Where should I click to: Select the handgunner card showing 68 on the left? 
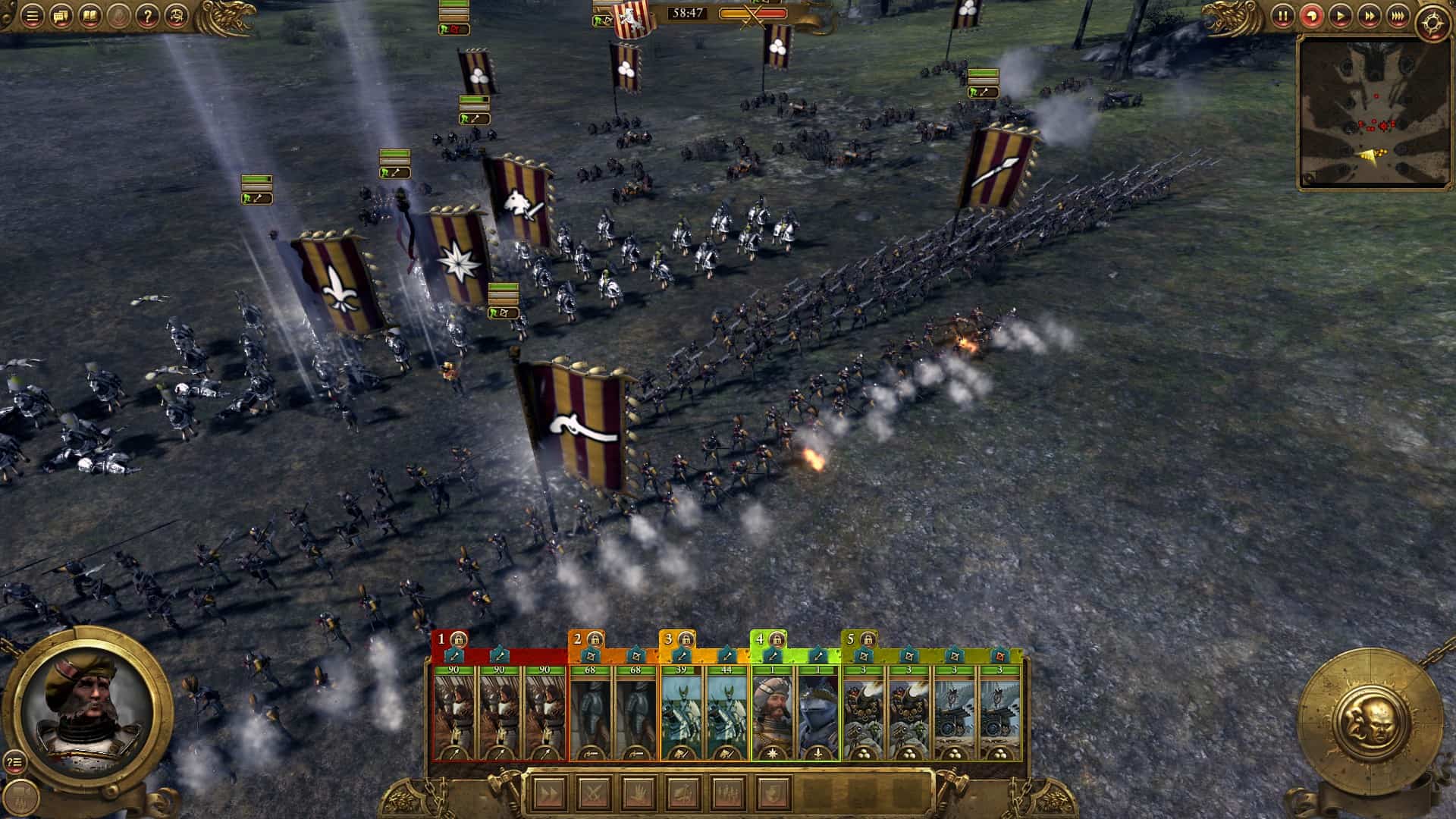tap(590, 714)
